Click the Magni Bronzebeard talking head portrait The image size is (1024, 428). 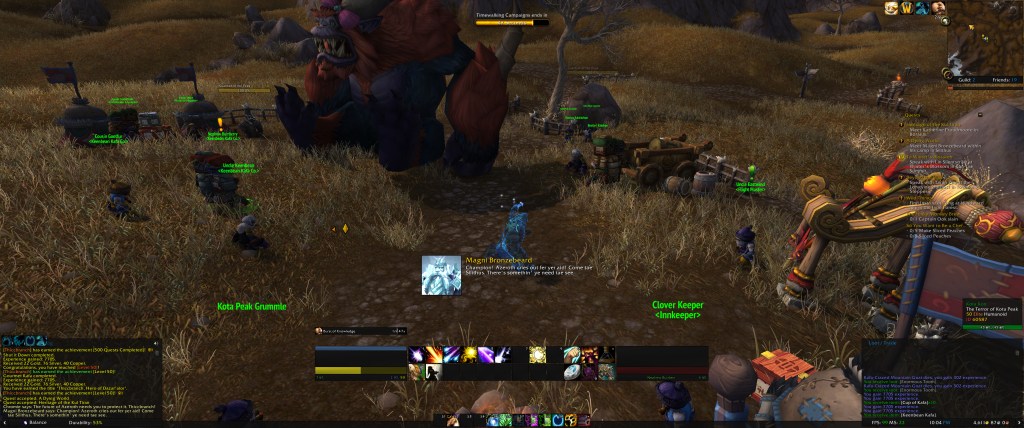coord(441,275)
